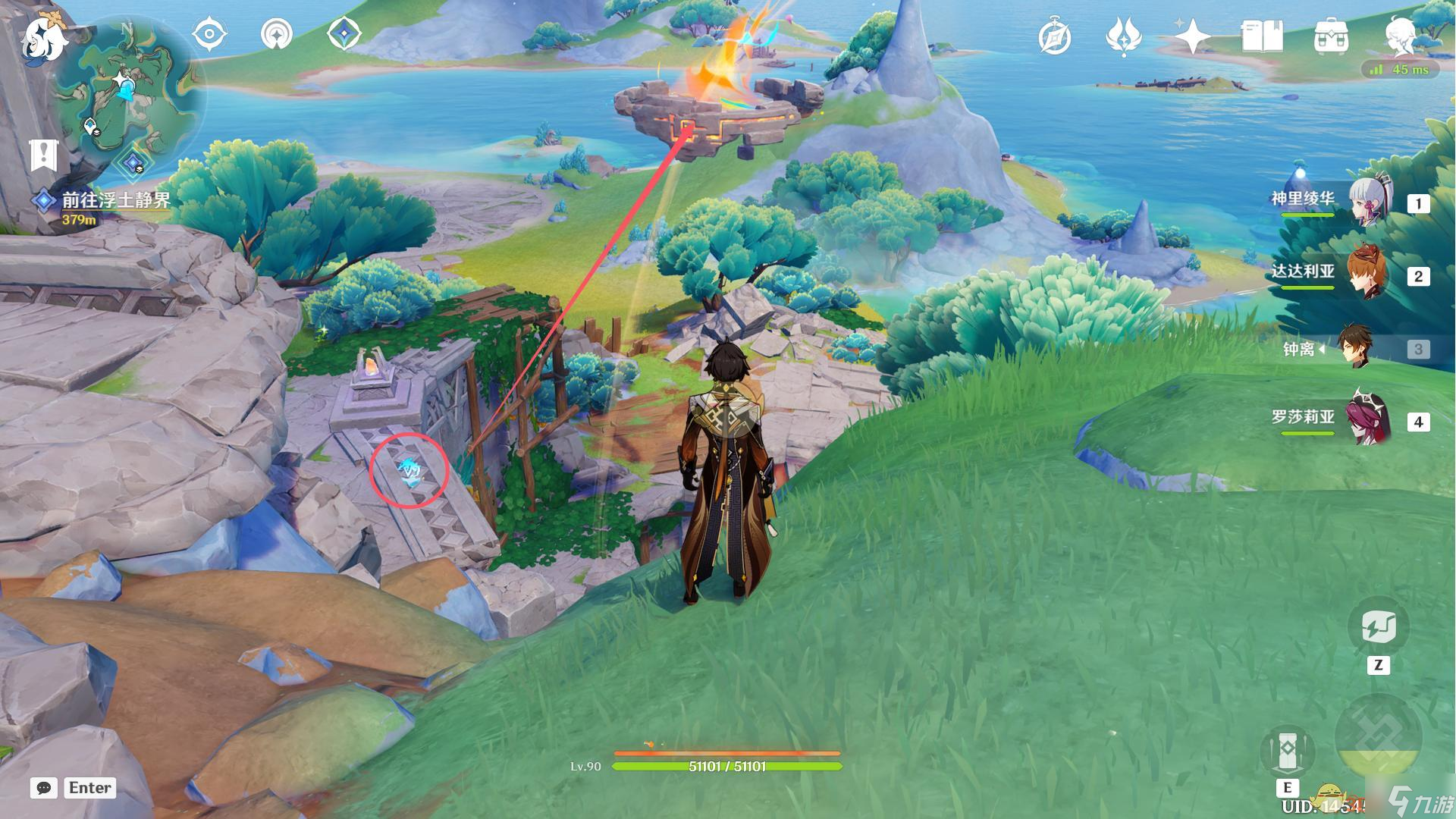This screenshot has width=1456, height=819.
Task: Open the diamond event icon on top bar
Action: click(x=344, y=35)
